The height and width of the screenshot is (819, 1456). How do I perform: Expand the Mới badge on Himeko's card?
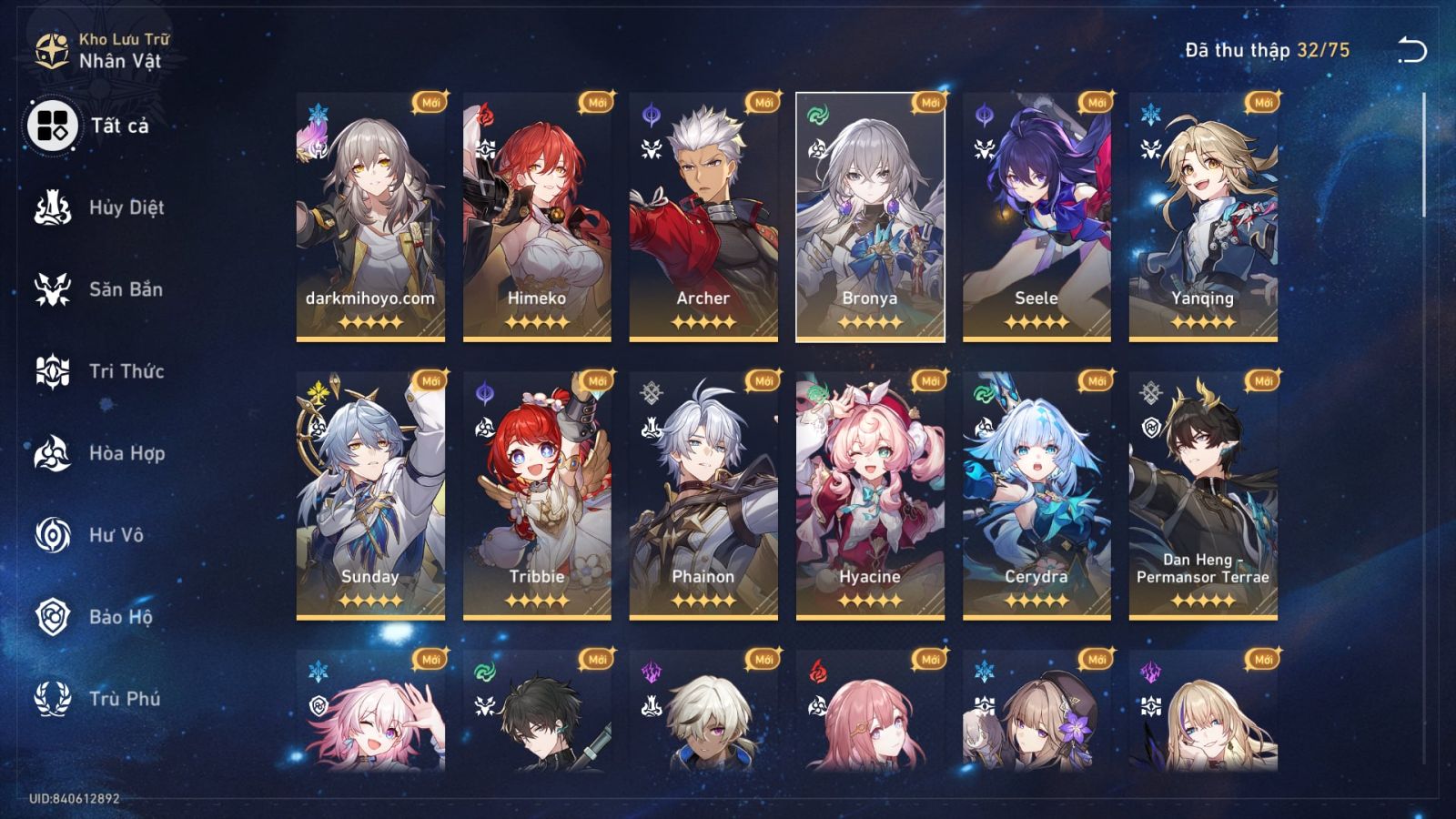(597, 101)
